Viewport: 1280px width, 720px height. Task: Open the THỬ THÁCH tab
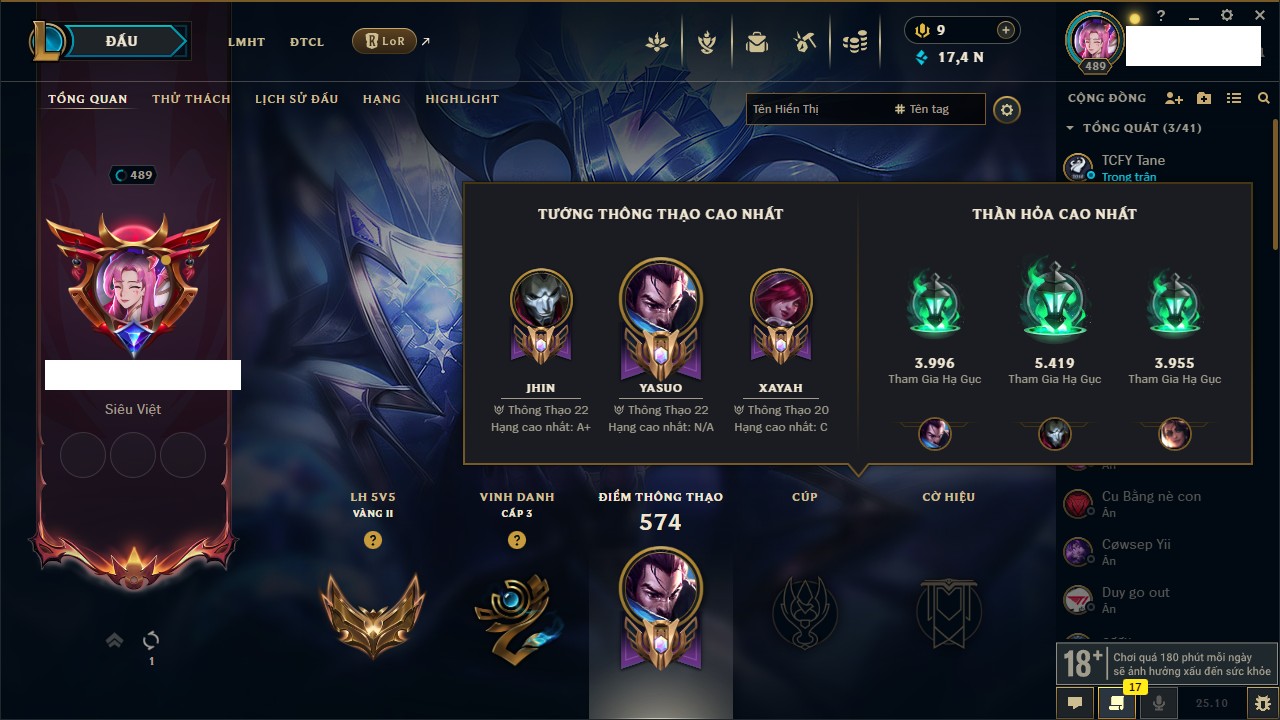pyautogui.click(x=191, y=99)
